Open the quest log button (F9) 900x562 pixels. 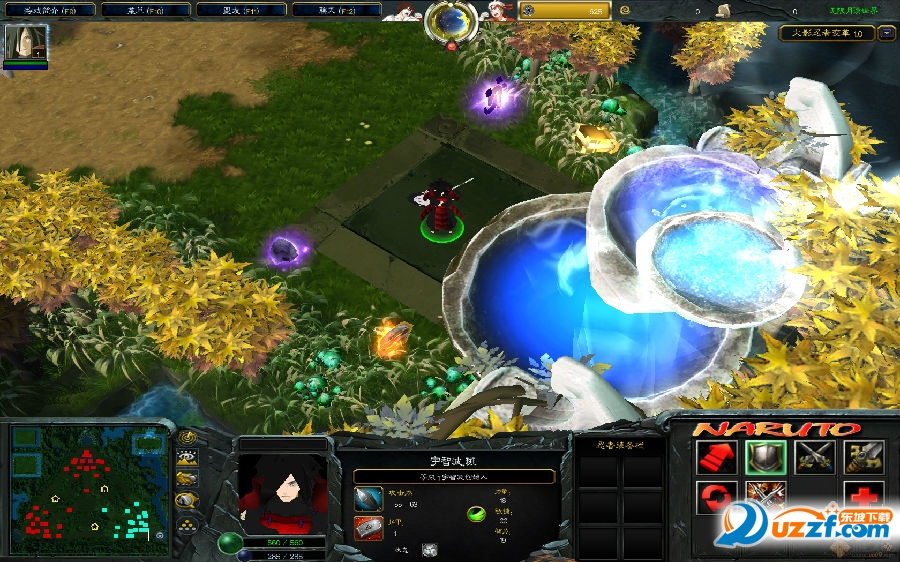pos(49,10)
